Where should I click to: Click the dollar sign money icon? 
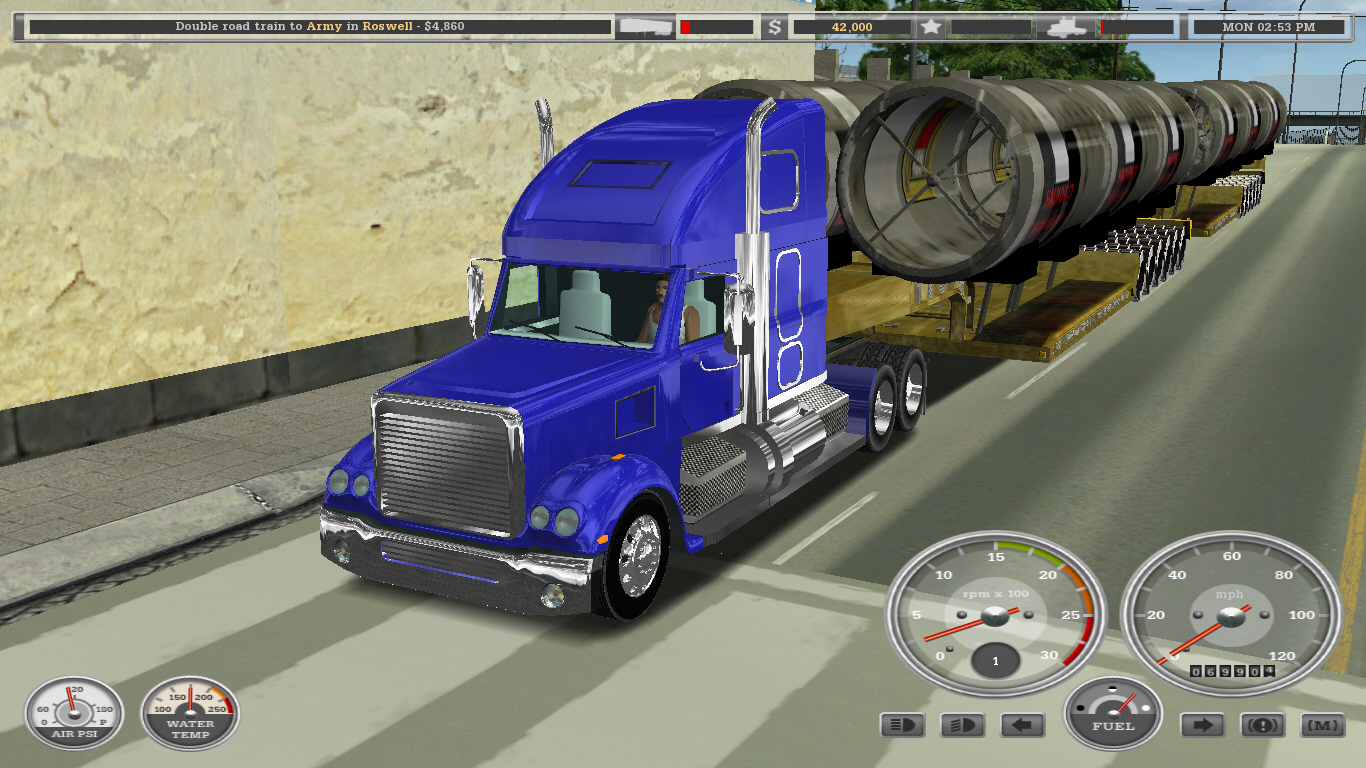775,27
